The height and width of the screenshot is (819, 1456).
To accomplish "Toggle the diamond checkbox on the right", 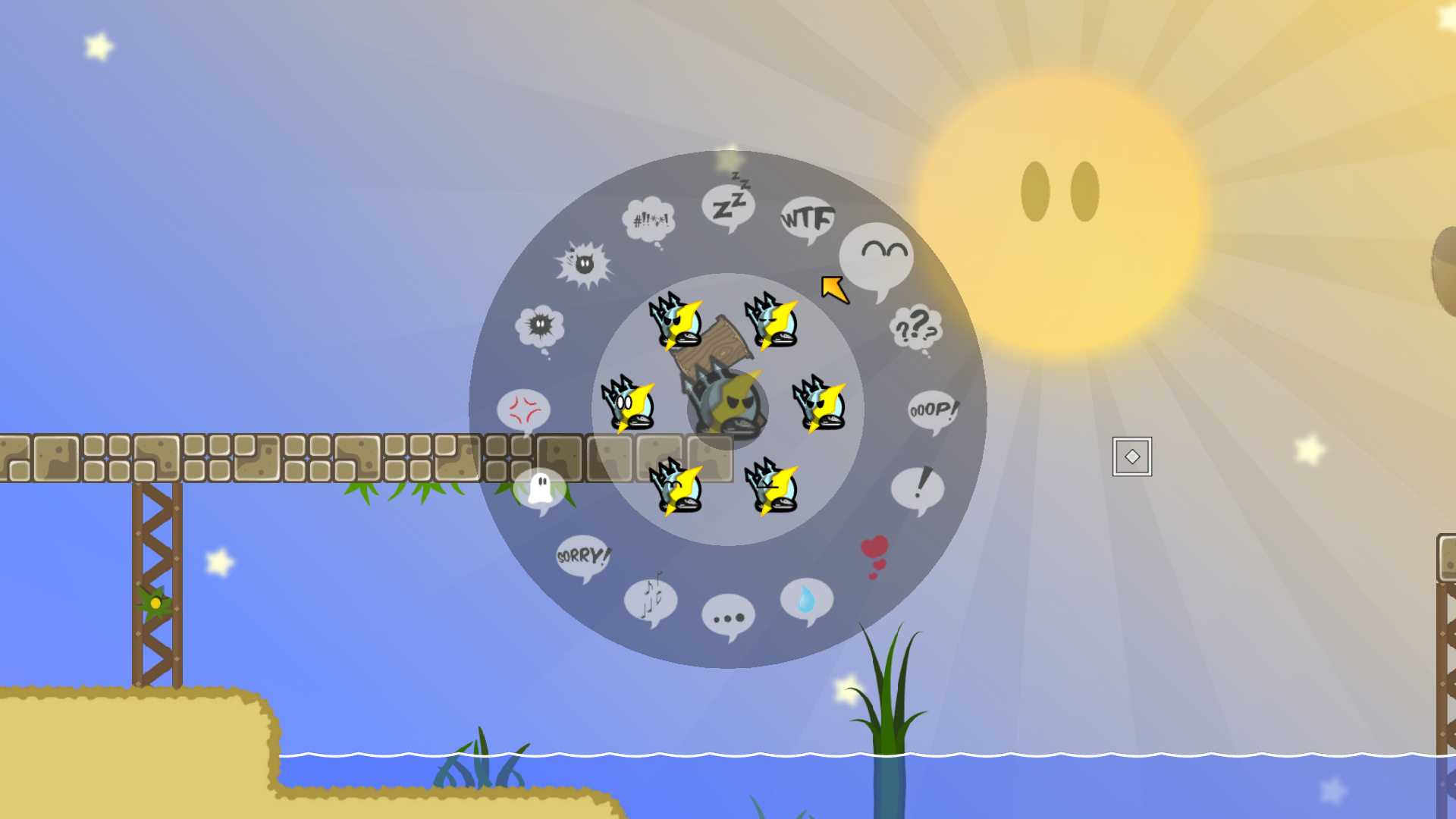I will pyautogui.click(x=1131, y=456).
